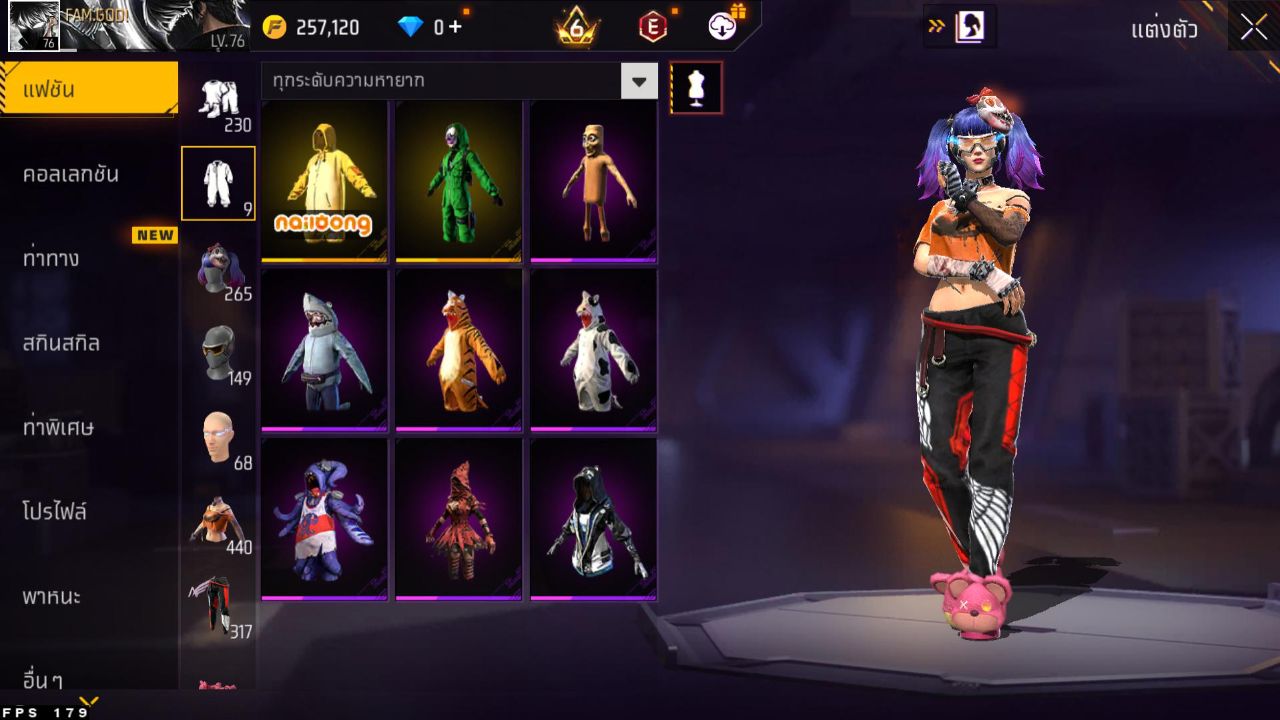
Task: Open the outfit sets category with 230
Action: tap(218, 102)
